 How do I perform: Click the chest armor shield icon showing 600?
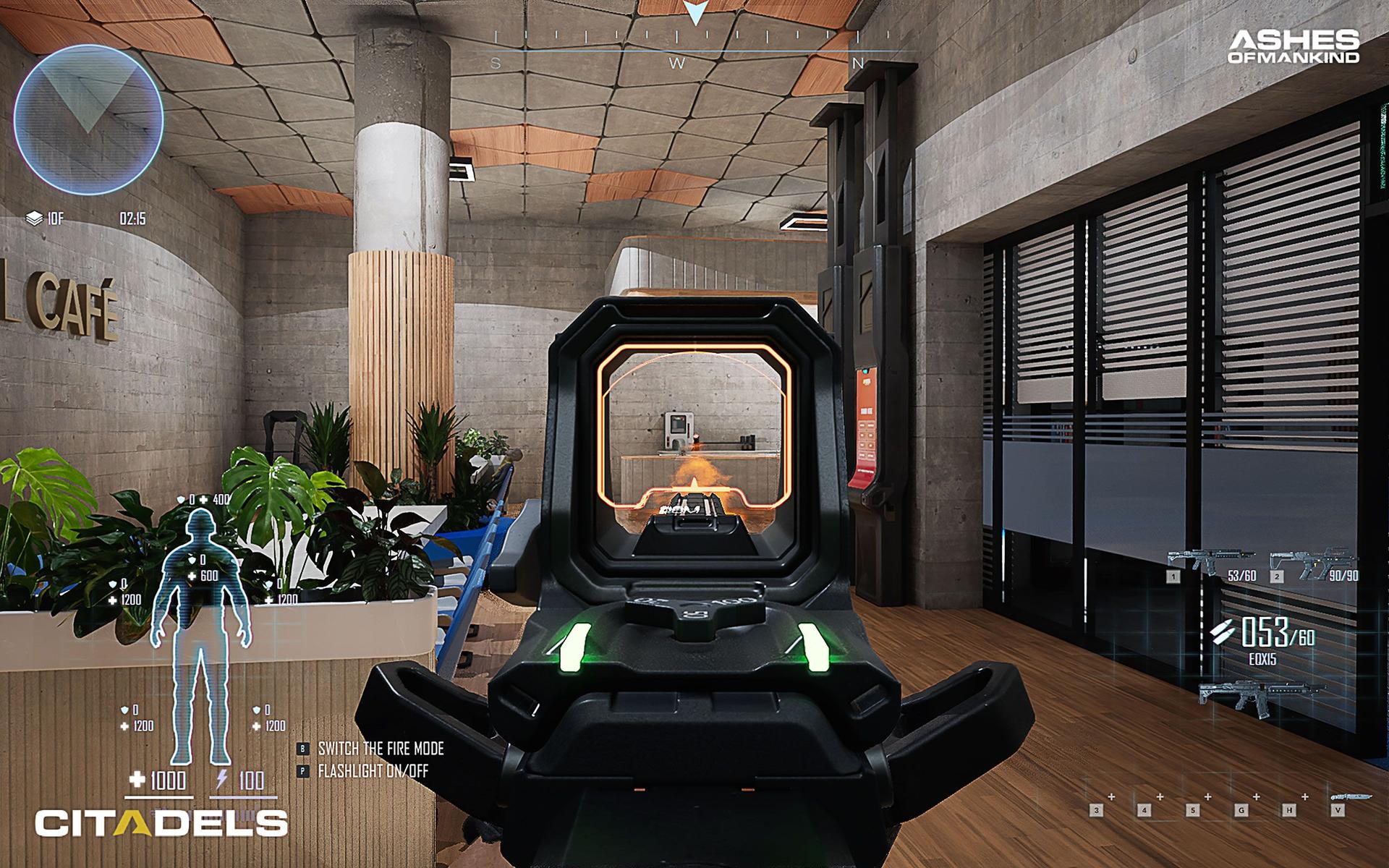tap(191, 560)
